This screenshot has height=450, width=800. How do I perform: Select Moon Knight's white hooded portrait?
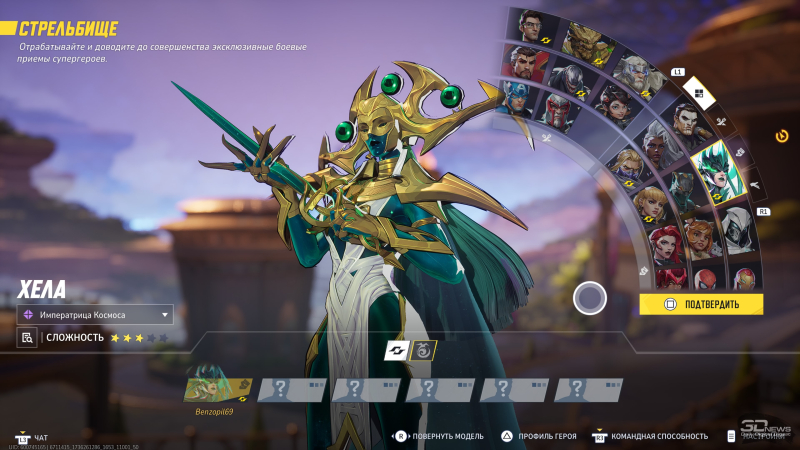tap(737, 227)
